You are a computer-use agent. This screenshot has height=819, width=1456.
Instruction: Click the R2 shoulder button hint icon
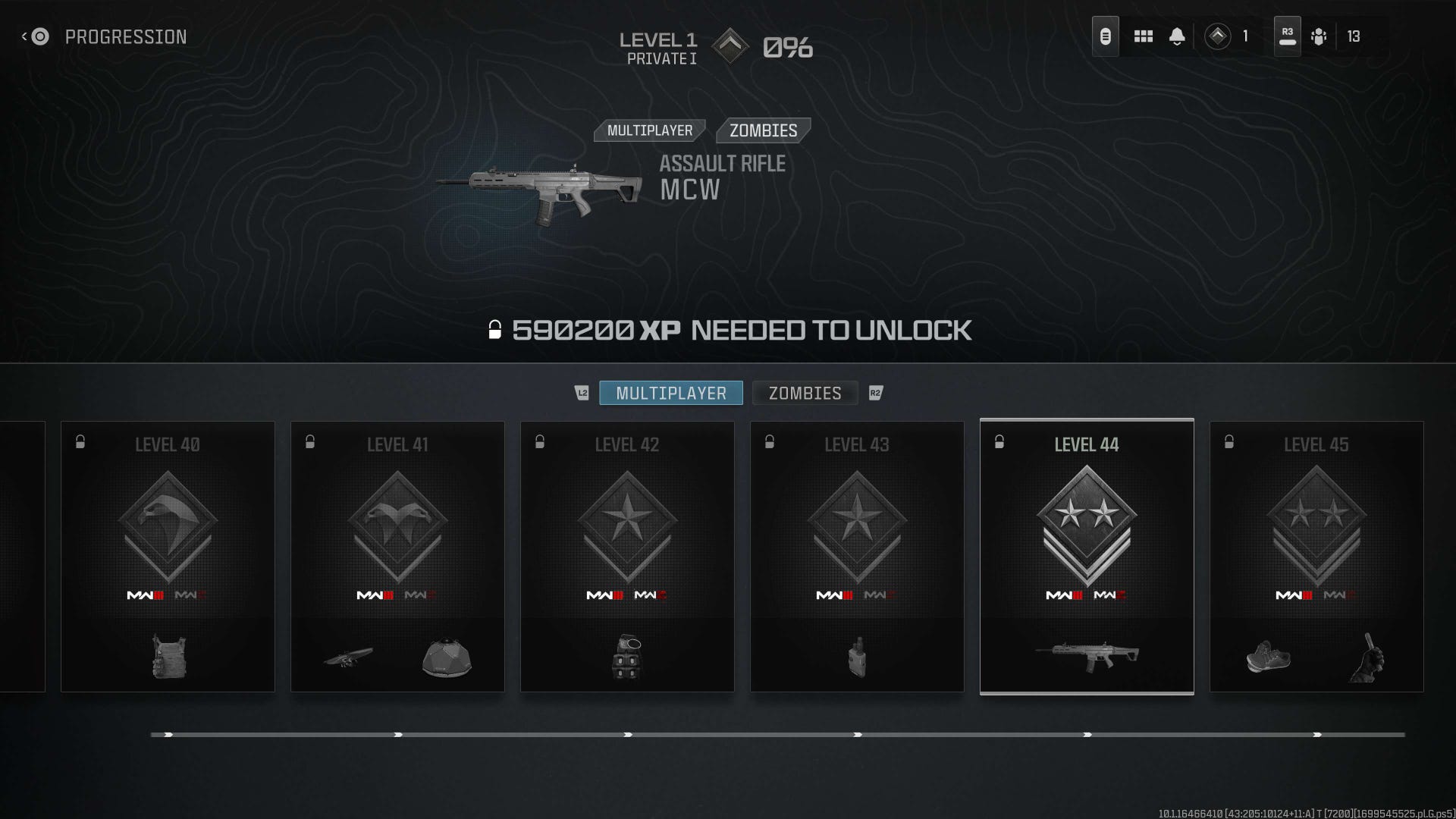pyautogui.click(x=876, y=393)
